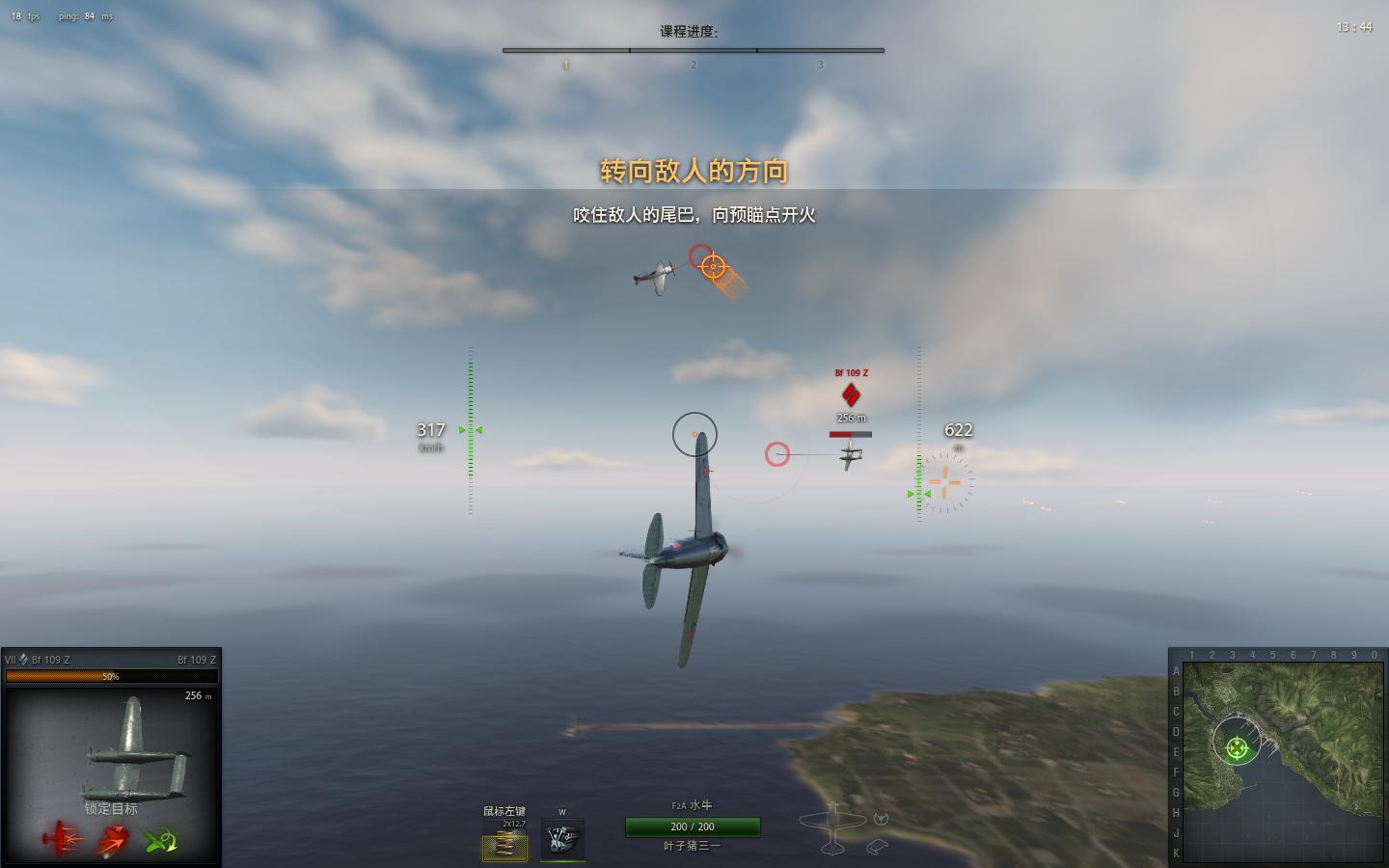Click the red plane with arrows icon
The image size is (1389, 868).
(x=112, y=841)
